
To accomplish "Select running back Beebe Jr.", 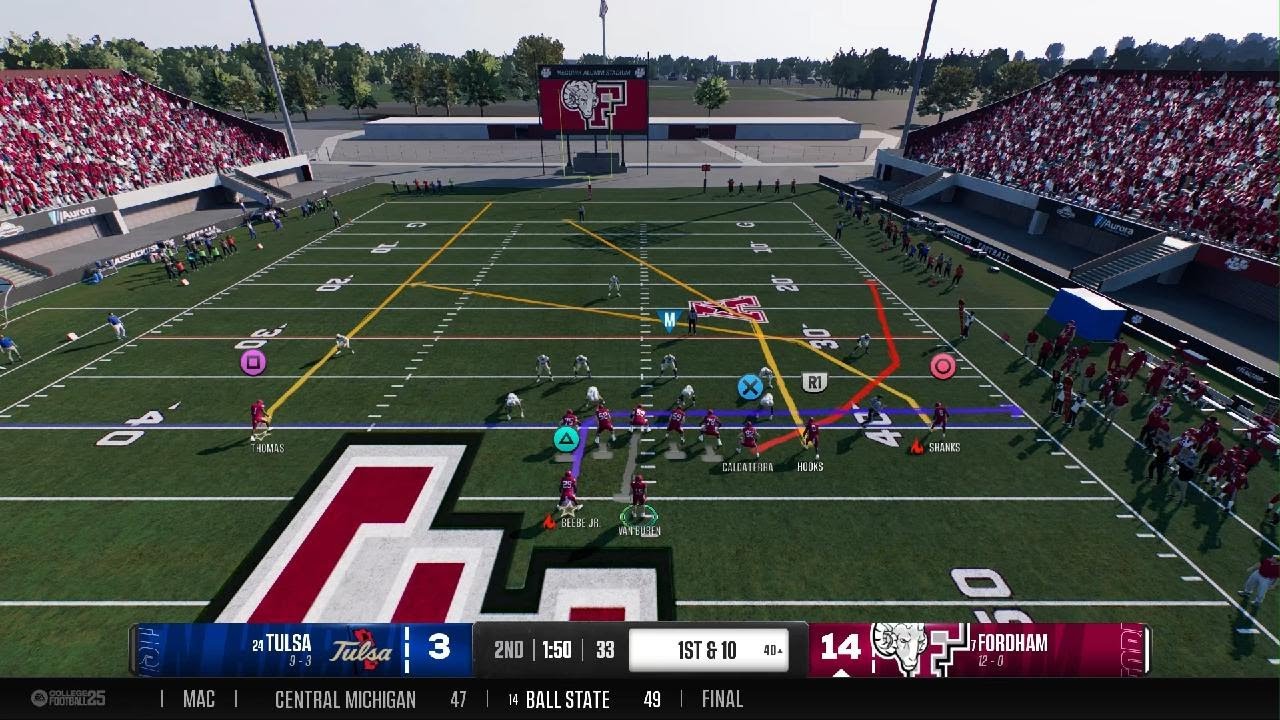I will point(568,490).
